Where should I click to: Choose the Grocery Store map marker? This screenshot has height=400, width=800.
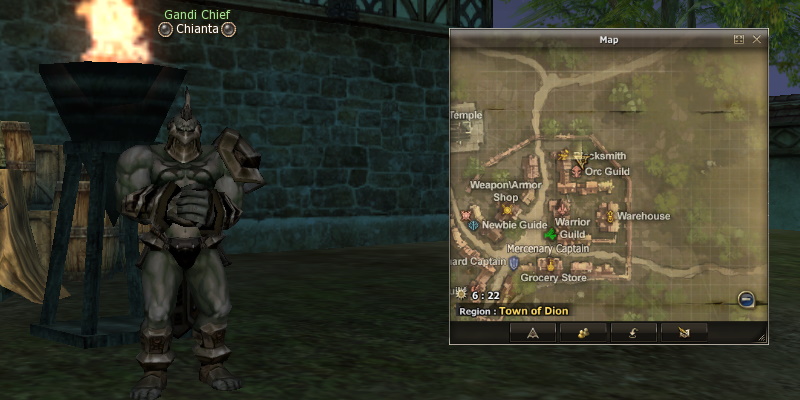(x=549, y=265)
